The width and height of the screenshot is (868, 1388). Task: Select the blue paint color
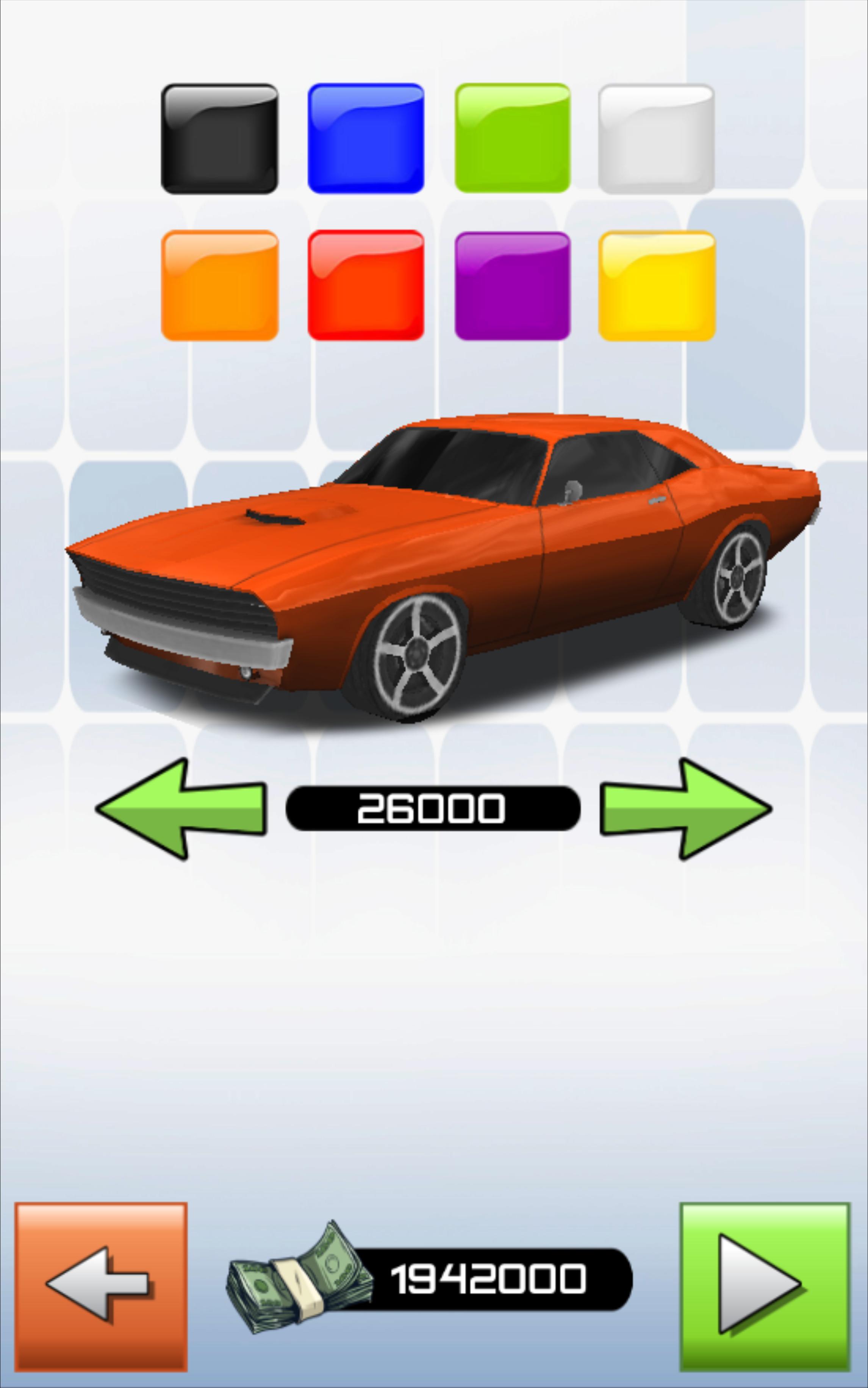(x=365, y=138)
